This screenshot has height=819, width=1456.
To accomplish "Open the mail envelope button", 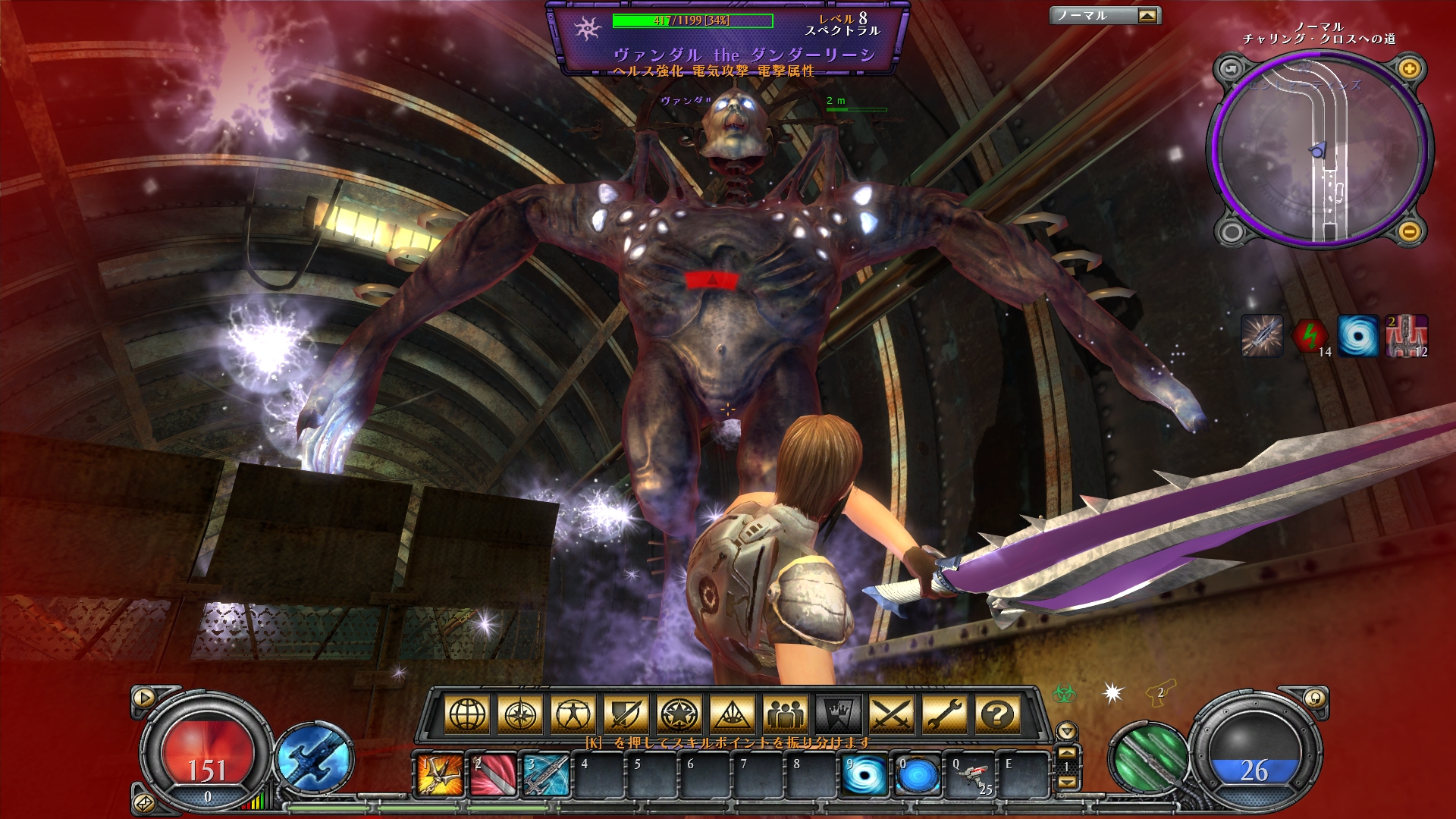I will click(143, 802).
